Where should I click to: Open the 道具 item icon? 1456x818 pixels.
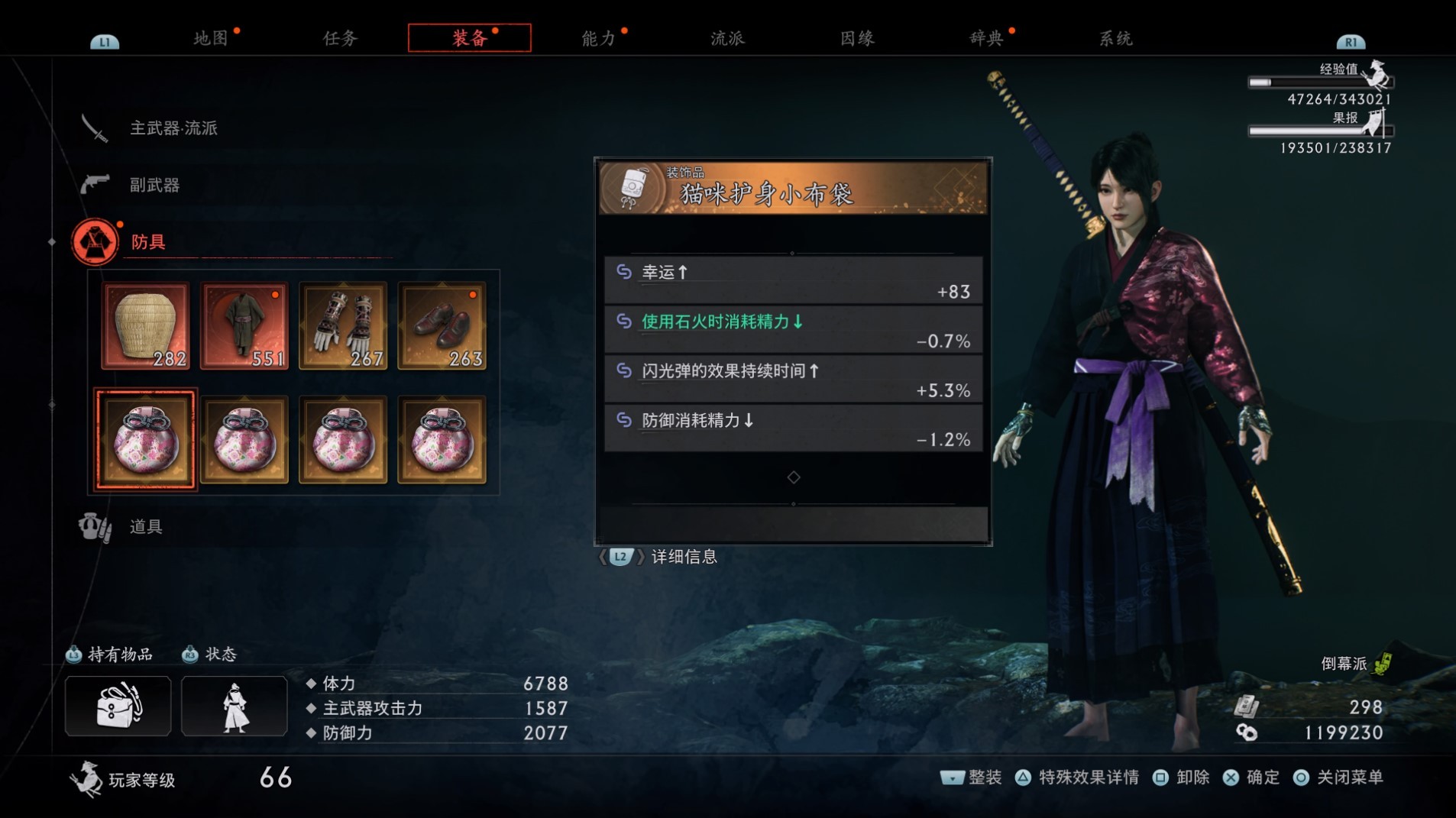click(x=94, y=526)
